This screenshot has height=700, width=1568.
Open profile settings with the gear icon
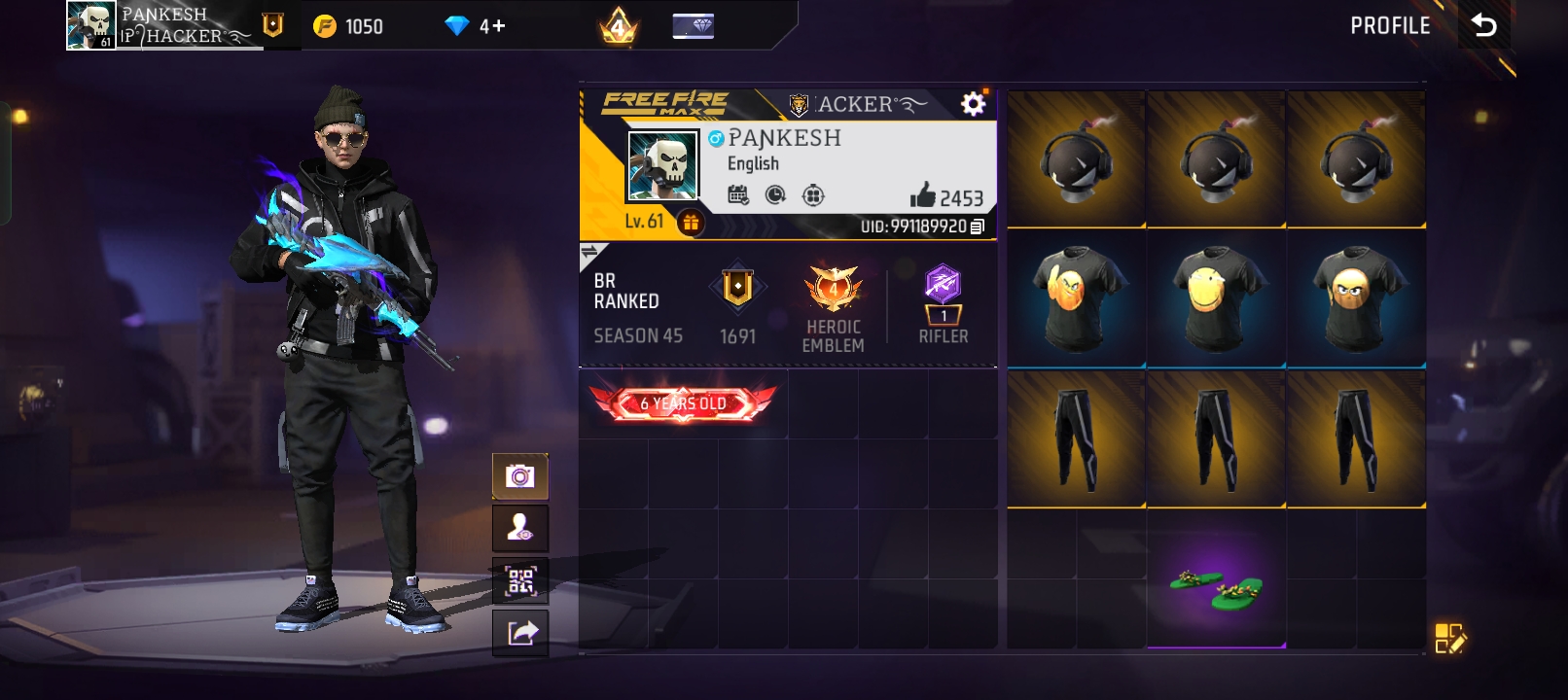(971, 103)
